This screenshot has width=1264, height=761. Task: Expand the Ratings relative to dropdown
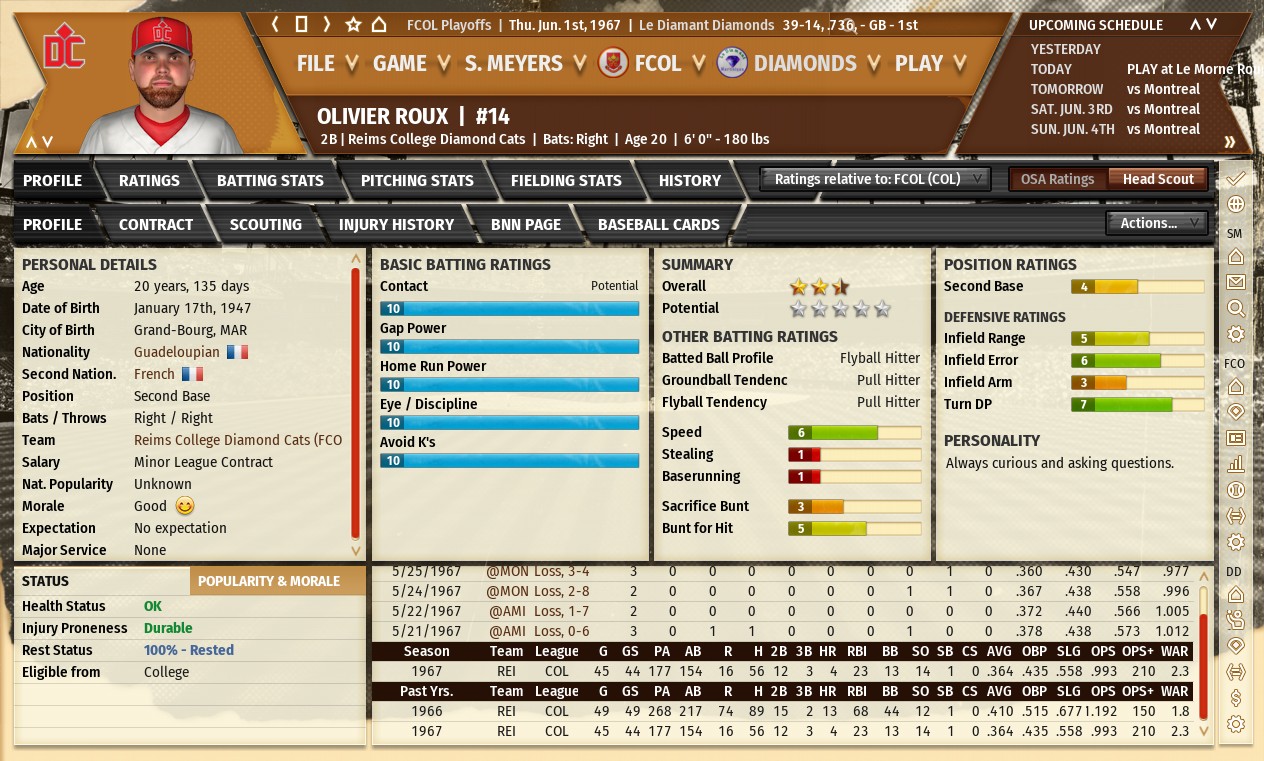point(876,179)
